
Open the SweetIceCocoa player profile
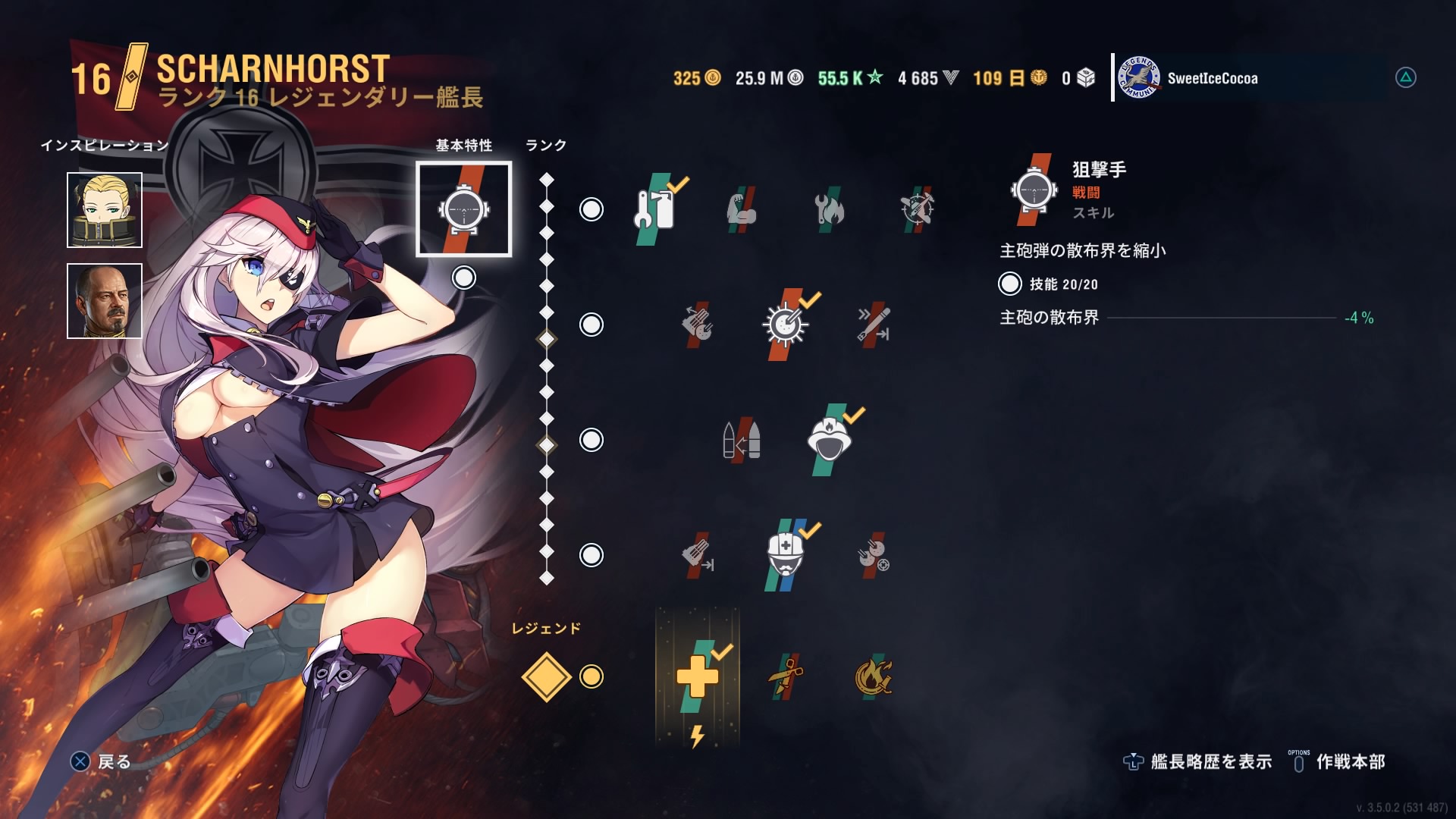coord(1212,78)
